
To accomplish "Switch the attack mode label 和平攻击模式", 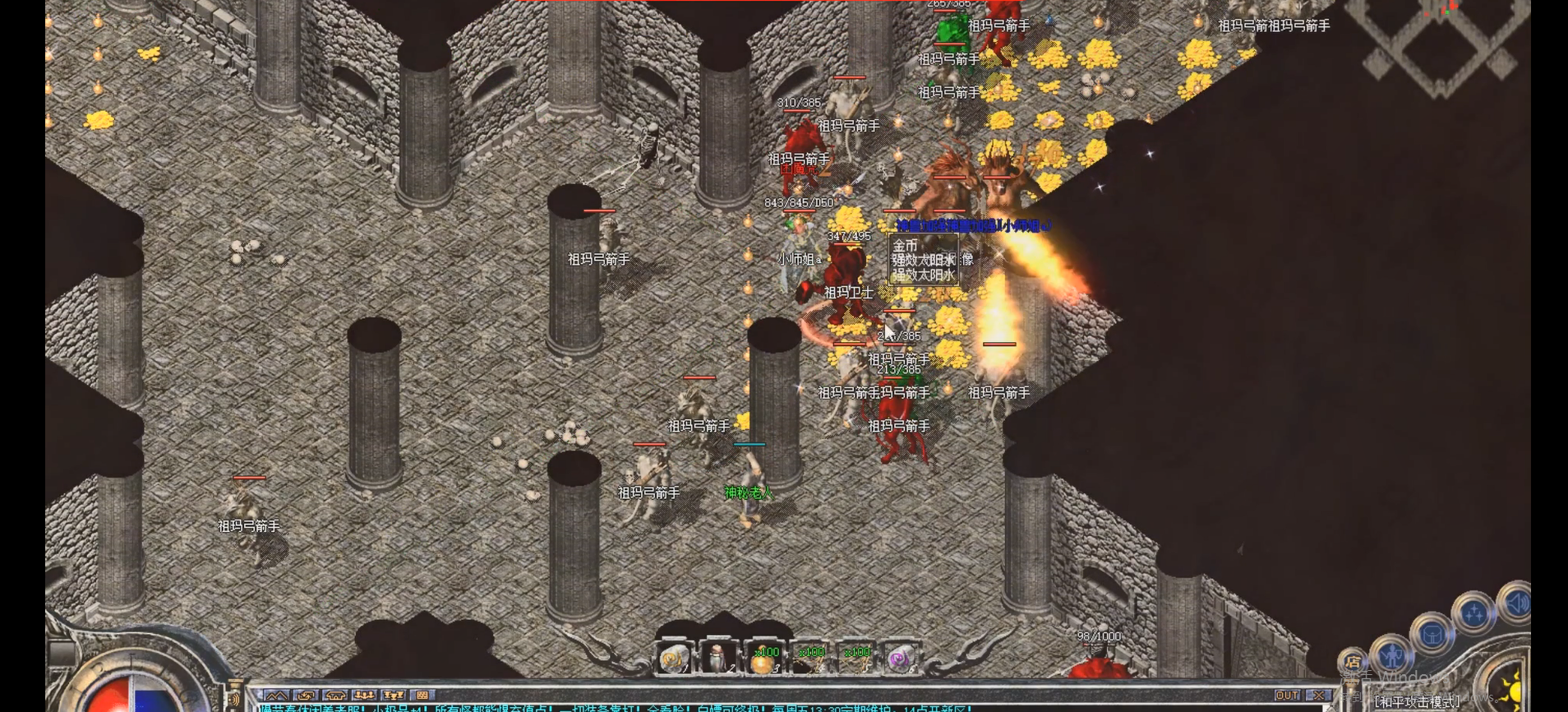I will tap(1417, 702).
